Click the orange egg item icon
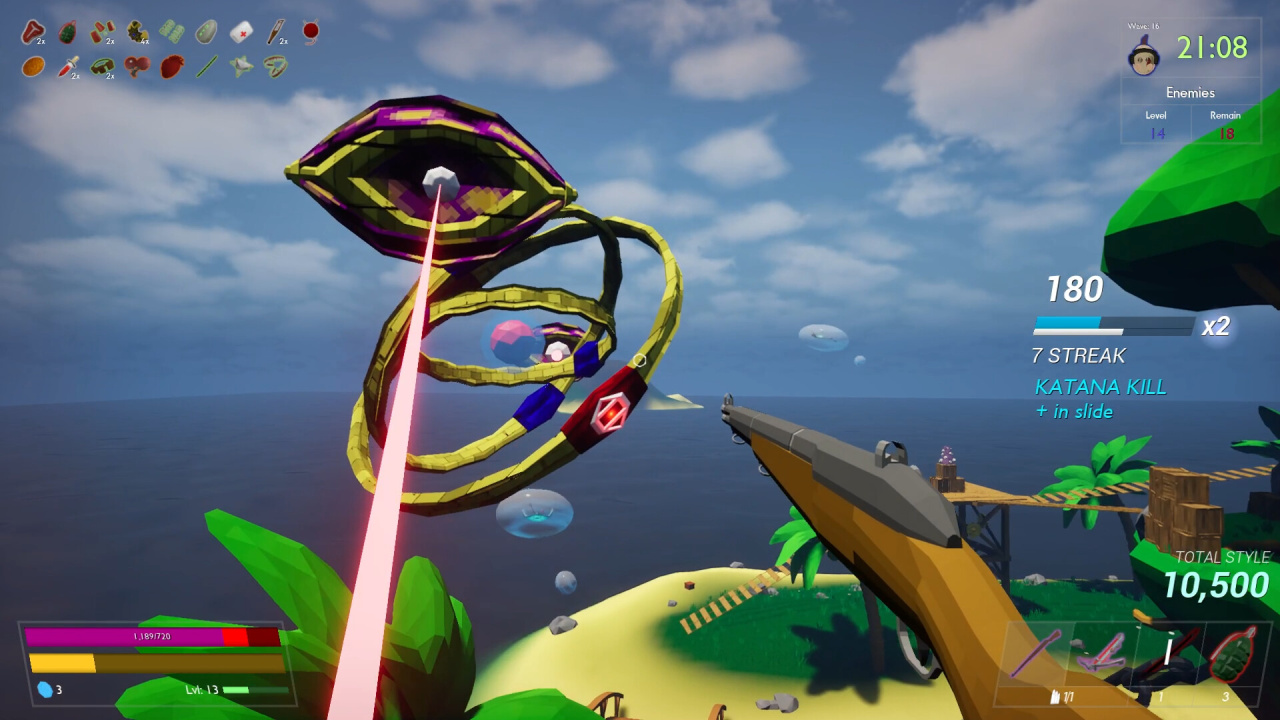 [33, 67]
